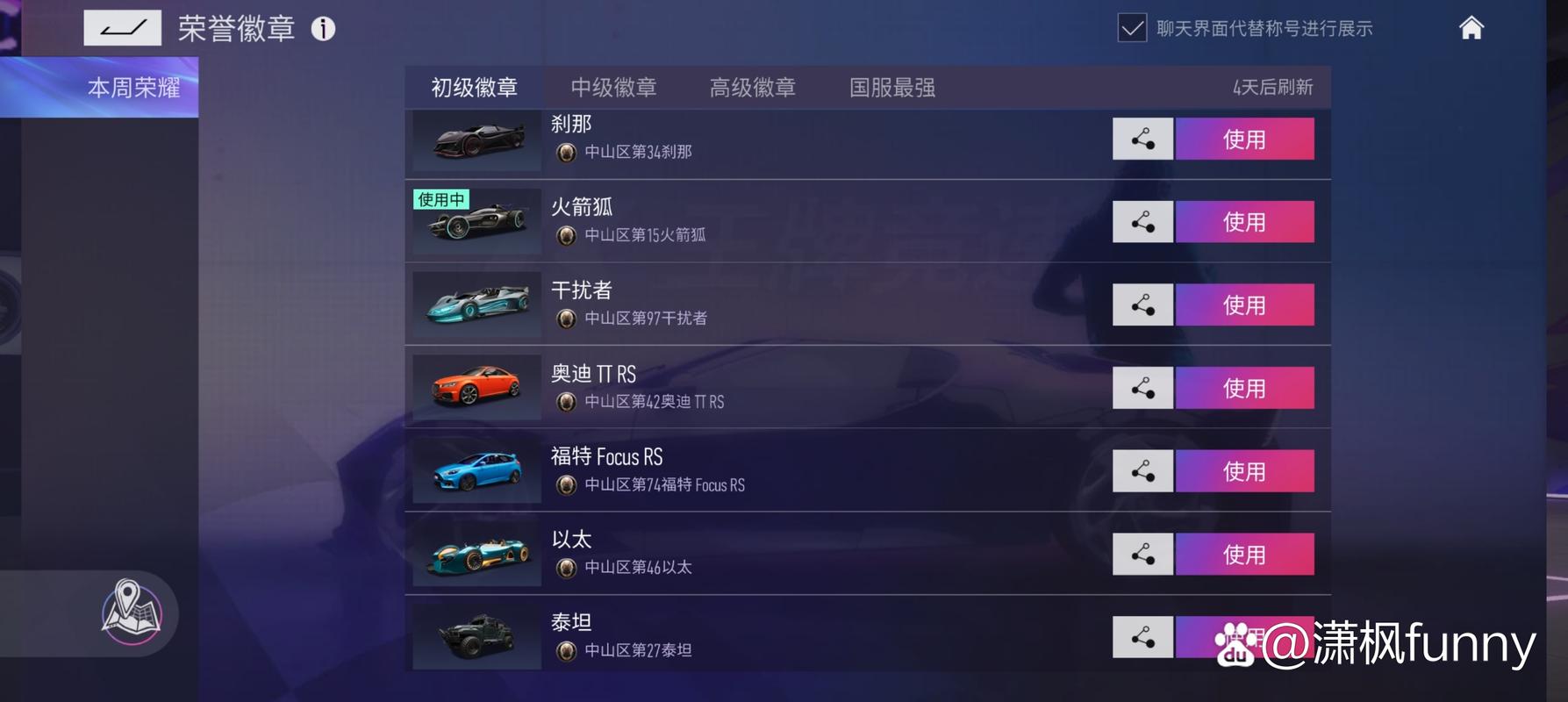Click the medal icon next to 中山区第34刹那
Viewport: 1568px width, 702px height.
[x=566, y=152]
